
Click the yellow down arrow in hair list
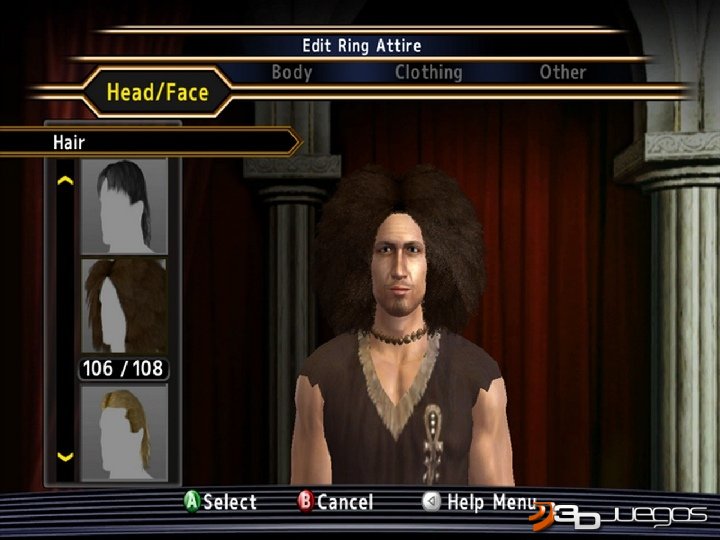pyautogui.click(x=66, y=457)
